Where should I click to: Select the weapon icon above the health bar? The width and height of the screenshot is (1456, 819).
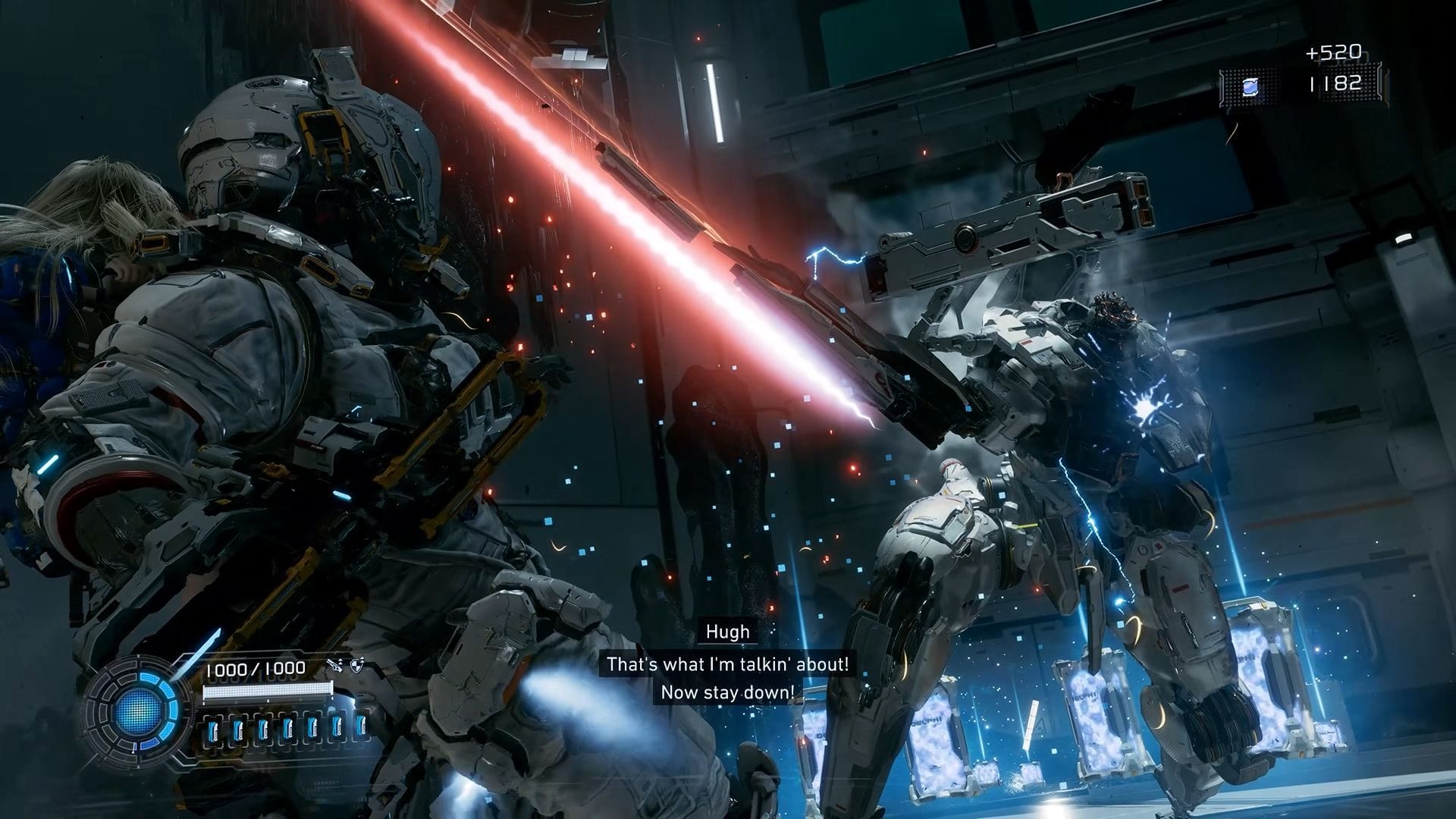click(334, 667)
